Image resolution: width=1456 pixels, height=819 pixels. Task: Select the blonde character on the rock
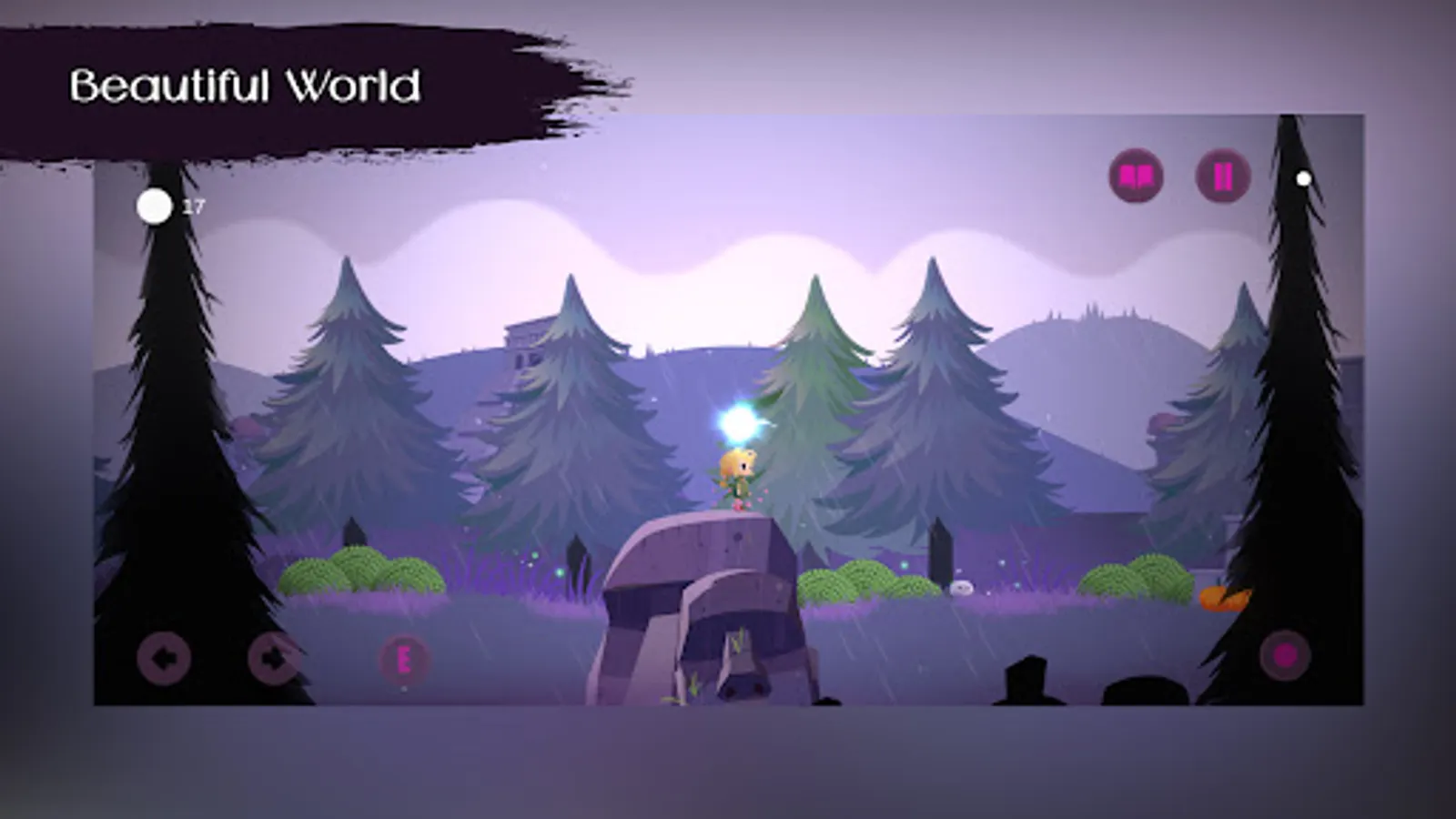737,473
